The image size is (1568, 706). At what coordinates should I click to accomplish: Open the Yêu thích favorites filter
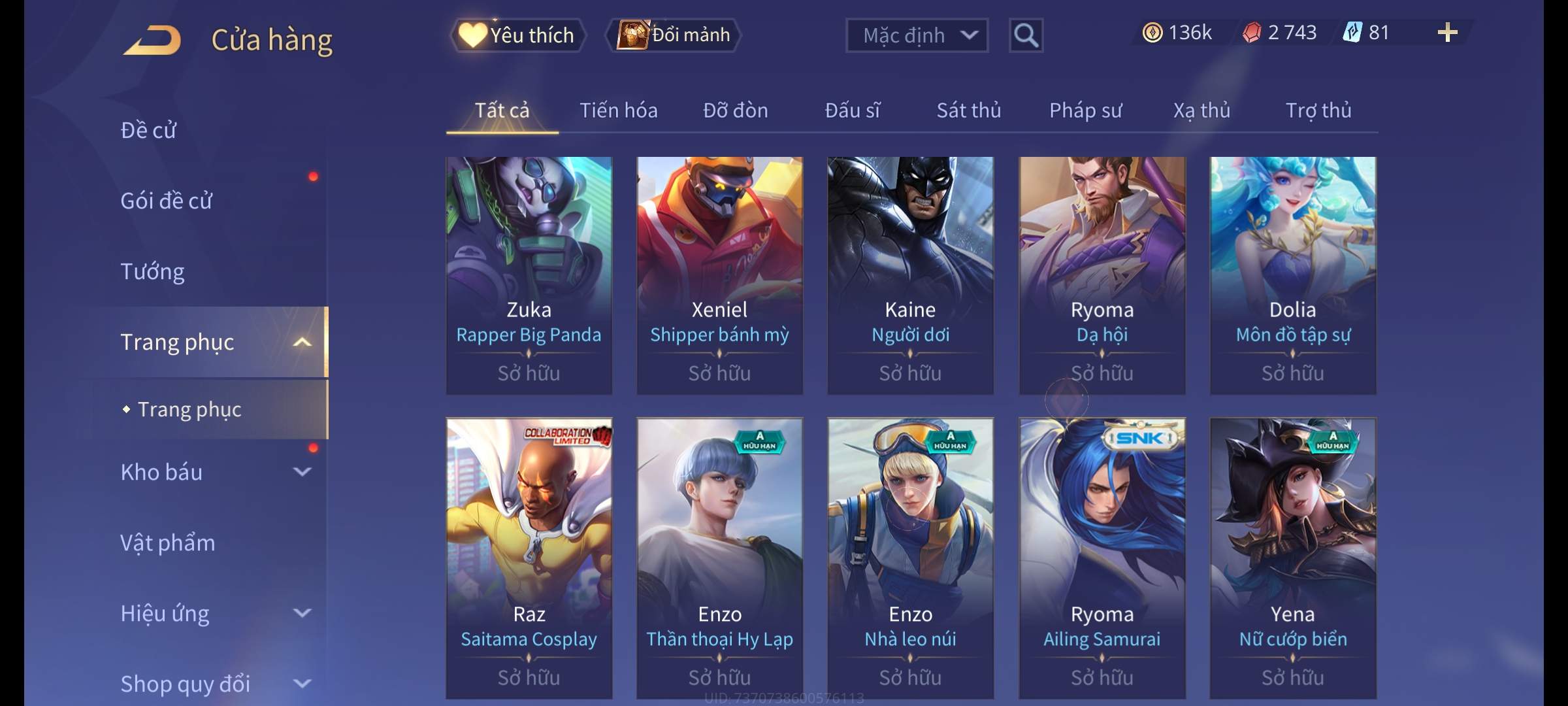pos(517,35)
